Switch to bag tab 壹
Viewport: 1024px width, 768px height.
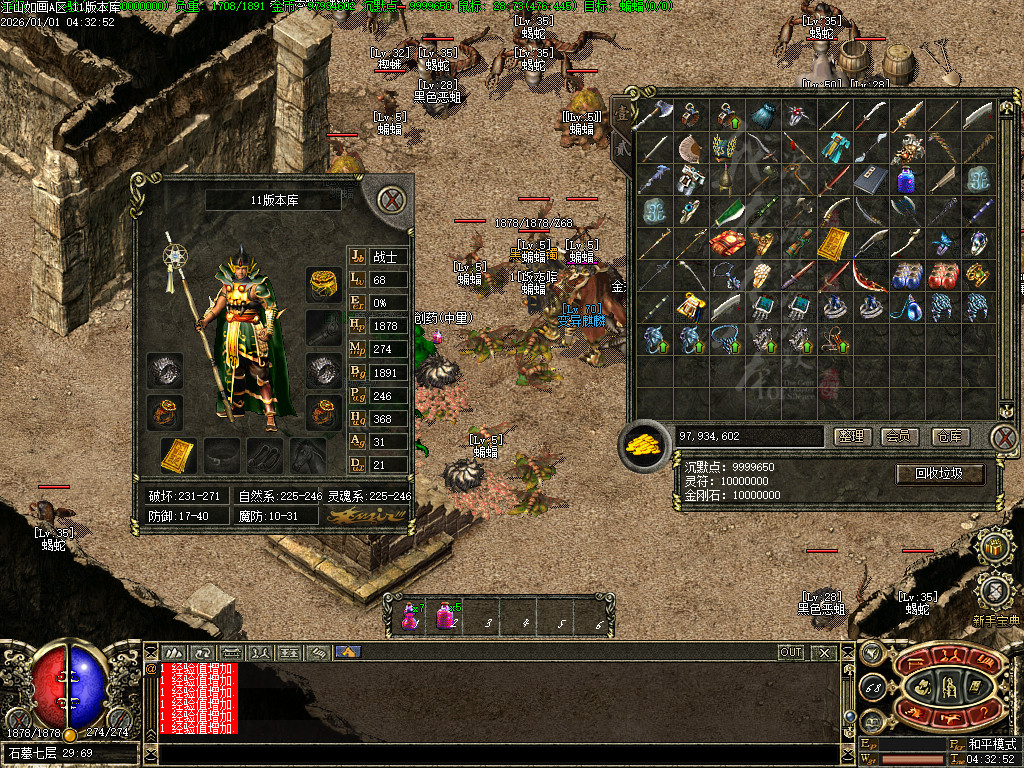tap(622, 113)
